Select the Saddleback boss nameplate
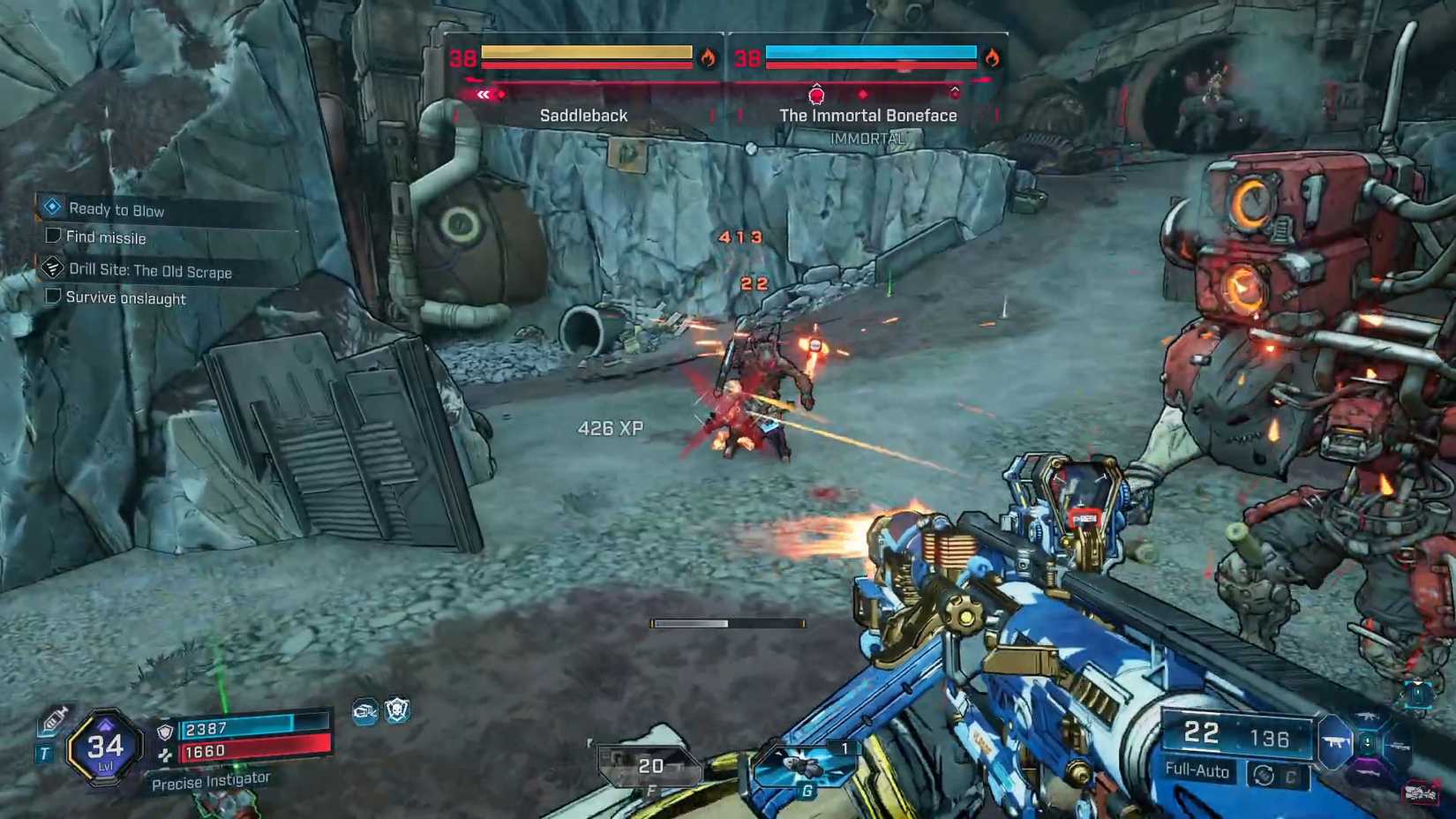This screenshot has height=819, width=1456. 583,115
